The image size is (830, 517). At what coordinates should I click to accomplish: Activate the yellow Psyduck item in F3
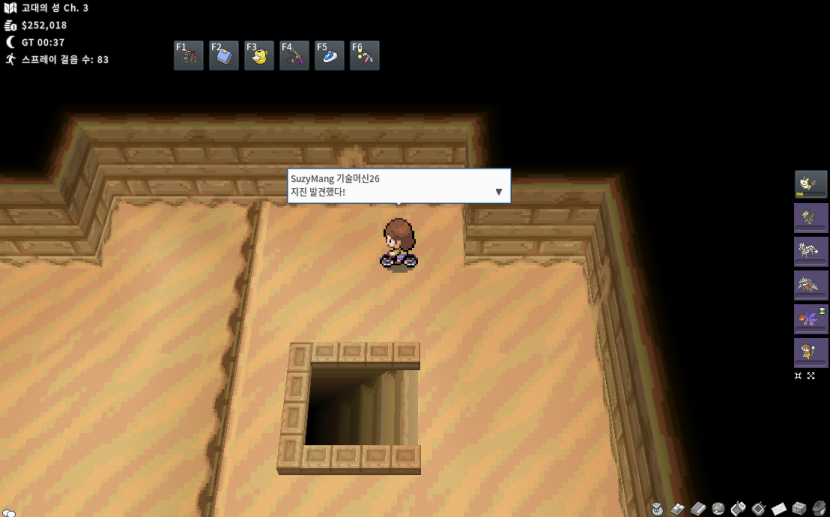259,56
